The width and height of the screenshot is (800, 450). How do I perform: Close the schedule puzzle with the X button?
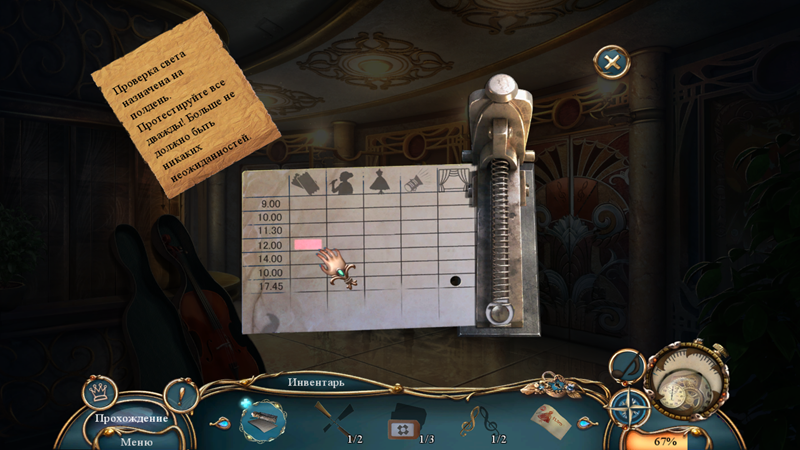612,62
